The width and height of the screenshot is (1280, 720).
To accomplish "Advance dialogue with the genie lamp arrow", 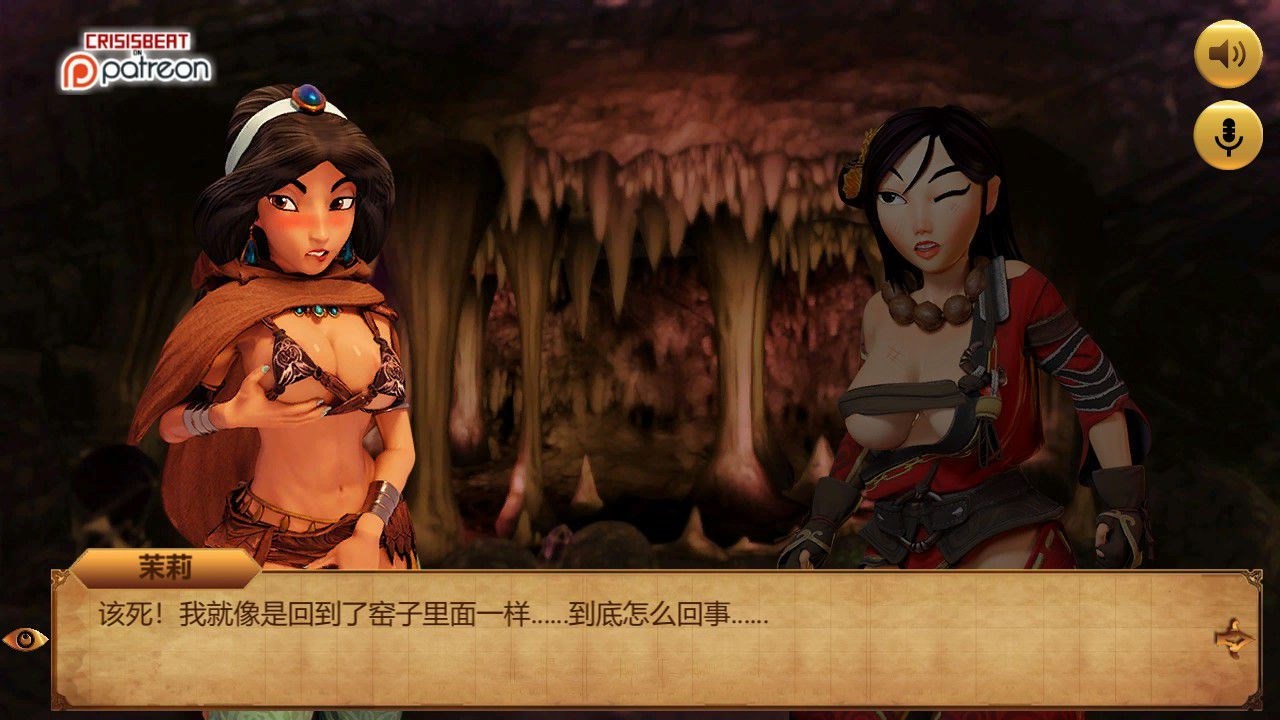I will 1235,636.
